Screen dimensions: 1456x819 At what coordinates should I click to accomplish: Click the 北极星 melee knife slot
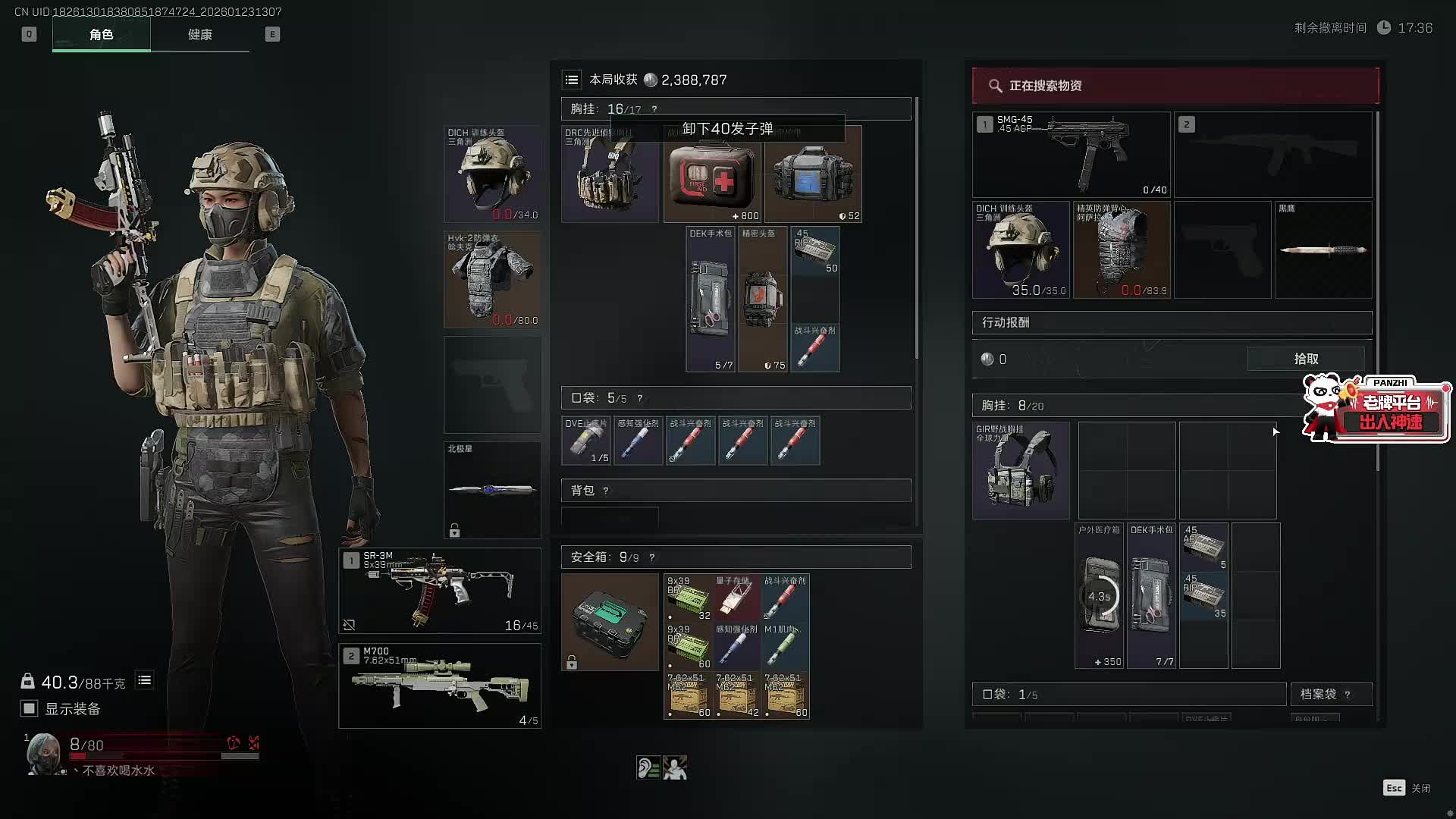[x=492, y=490]
